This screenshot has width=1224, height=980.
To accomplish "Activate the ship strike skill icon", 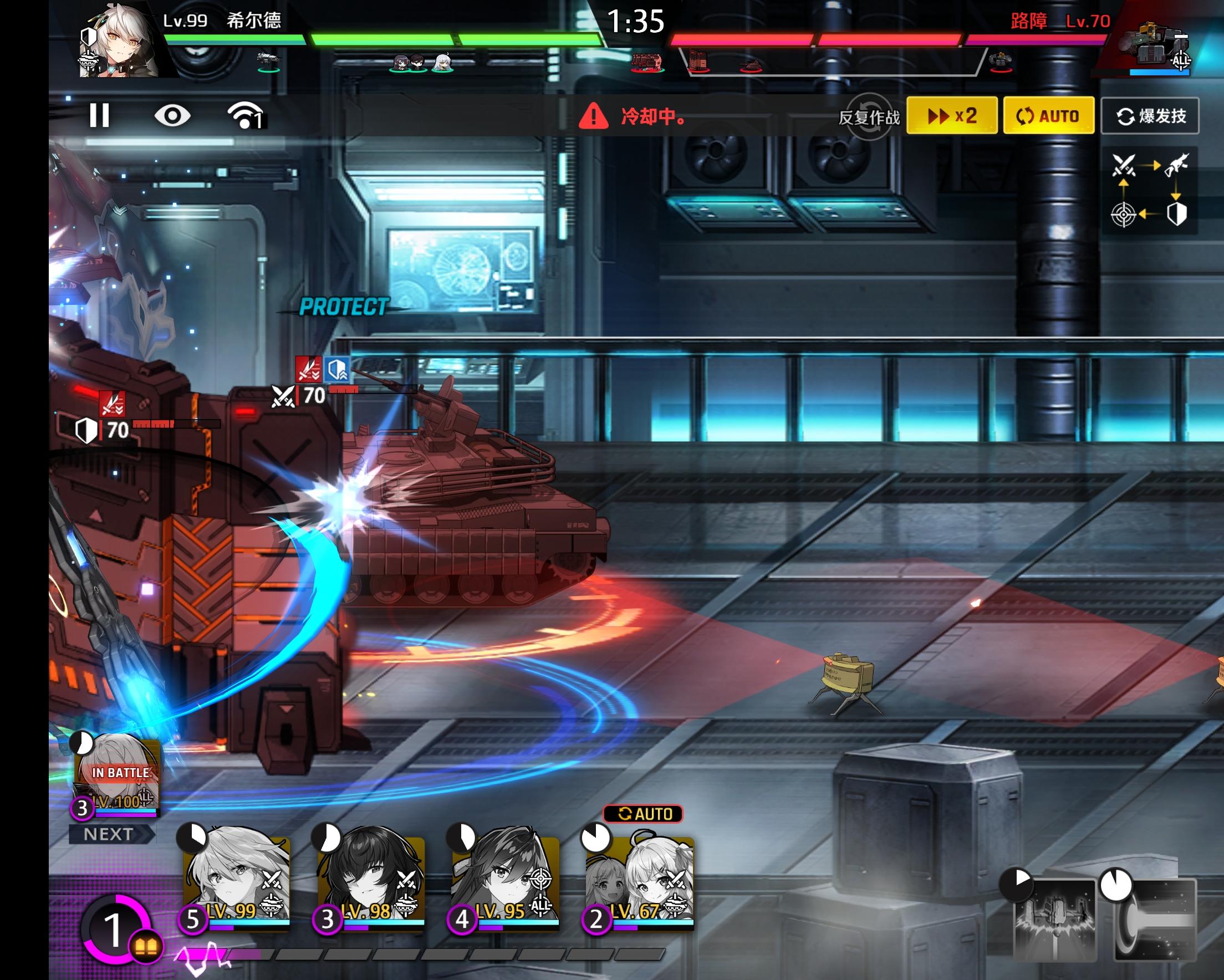I will pos(1054,917).
